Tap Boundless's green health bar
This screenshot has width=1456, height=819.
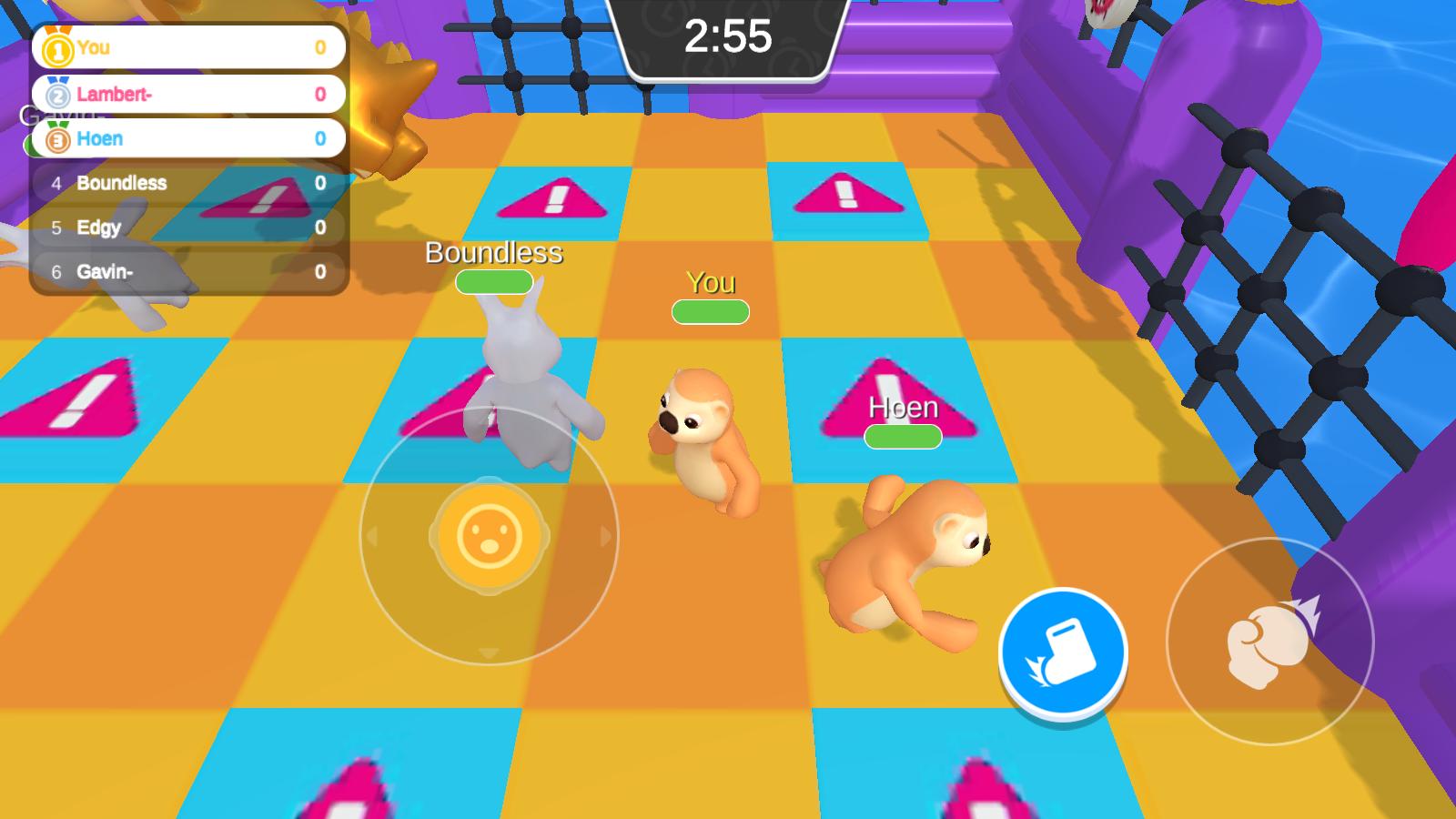492,283
